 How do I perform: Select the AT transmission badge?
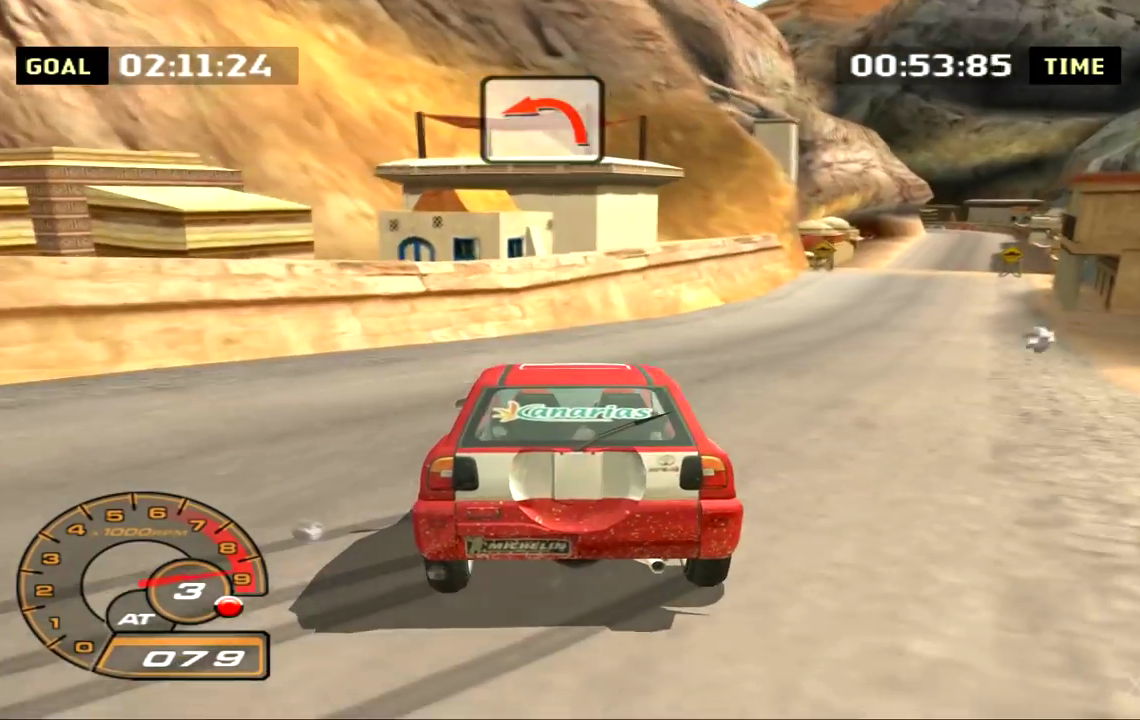135,618
